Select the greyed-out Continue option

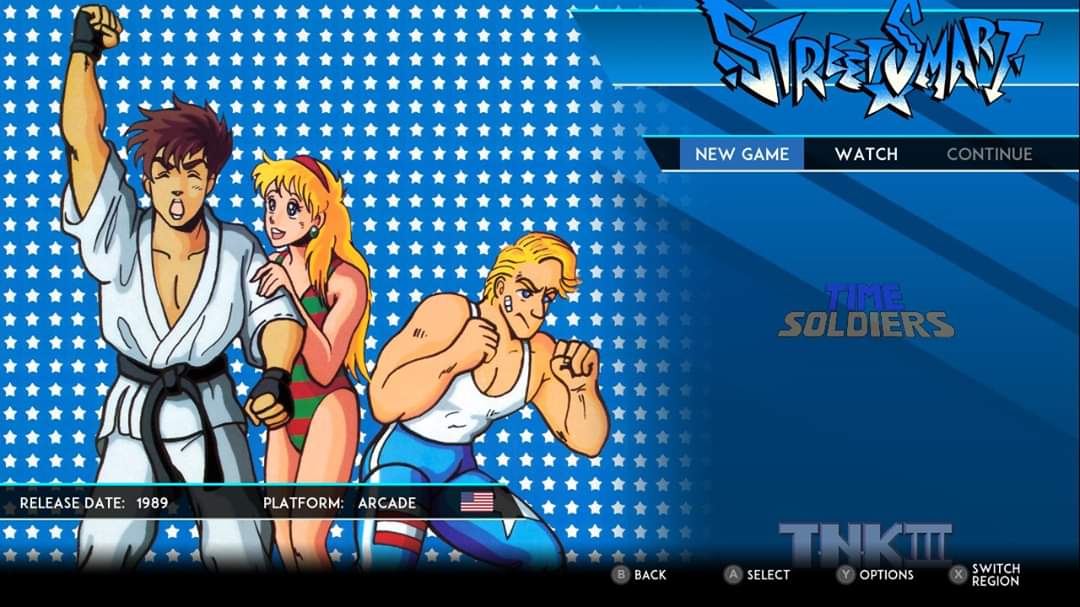click(x=989, y=154)
